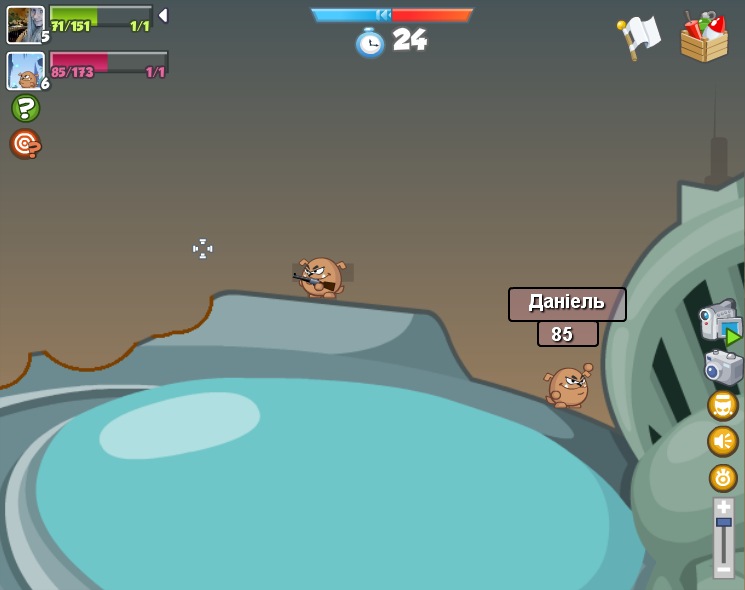The width and height of the screenshot is (745, 590).
Task: Click the blue zoom slider handle
Action: point(723,522)
